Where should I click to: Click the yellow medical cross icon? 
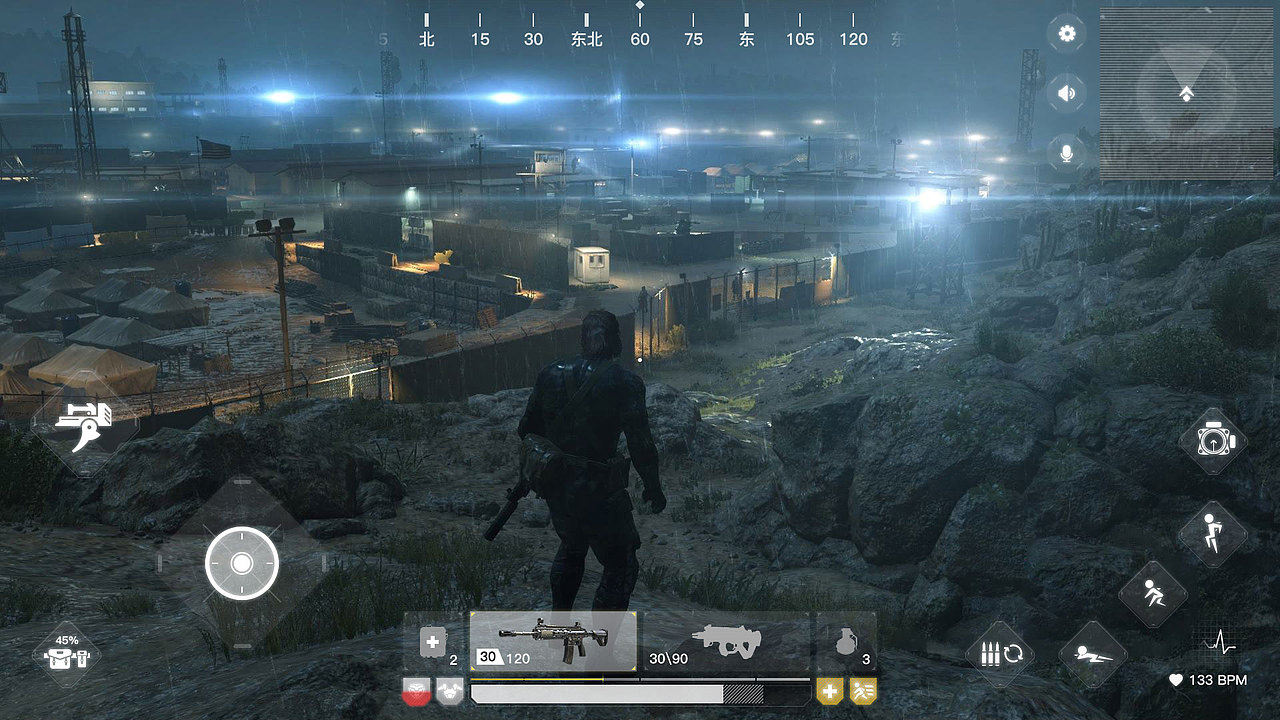tap(829, 690)
